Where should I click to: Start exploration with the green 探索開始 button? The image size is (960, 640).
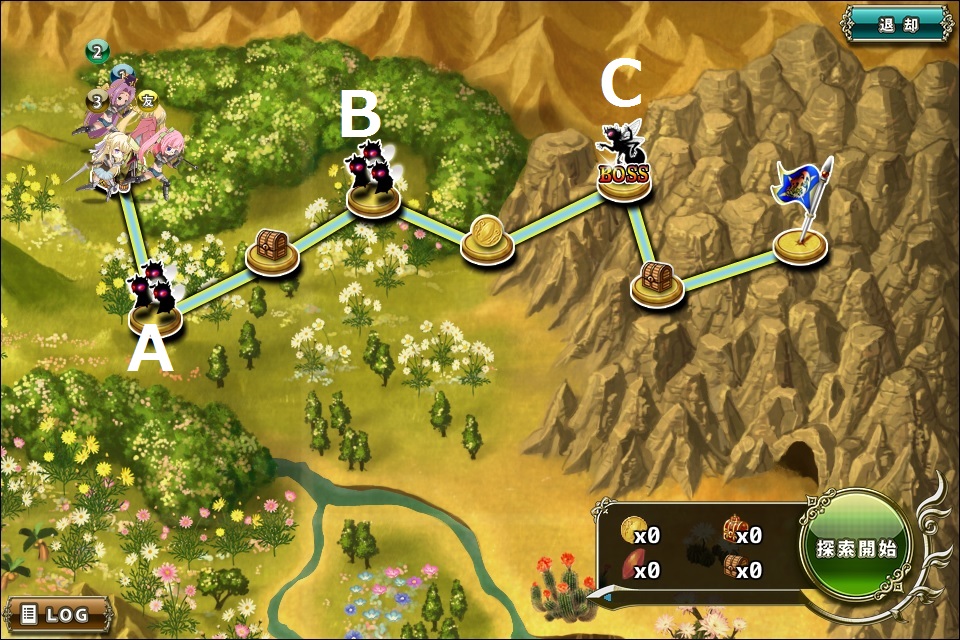(855, 548)
